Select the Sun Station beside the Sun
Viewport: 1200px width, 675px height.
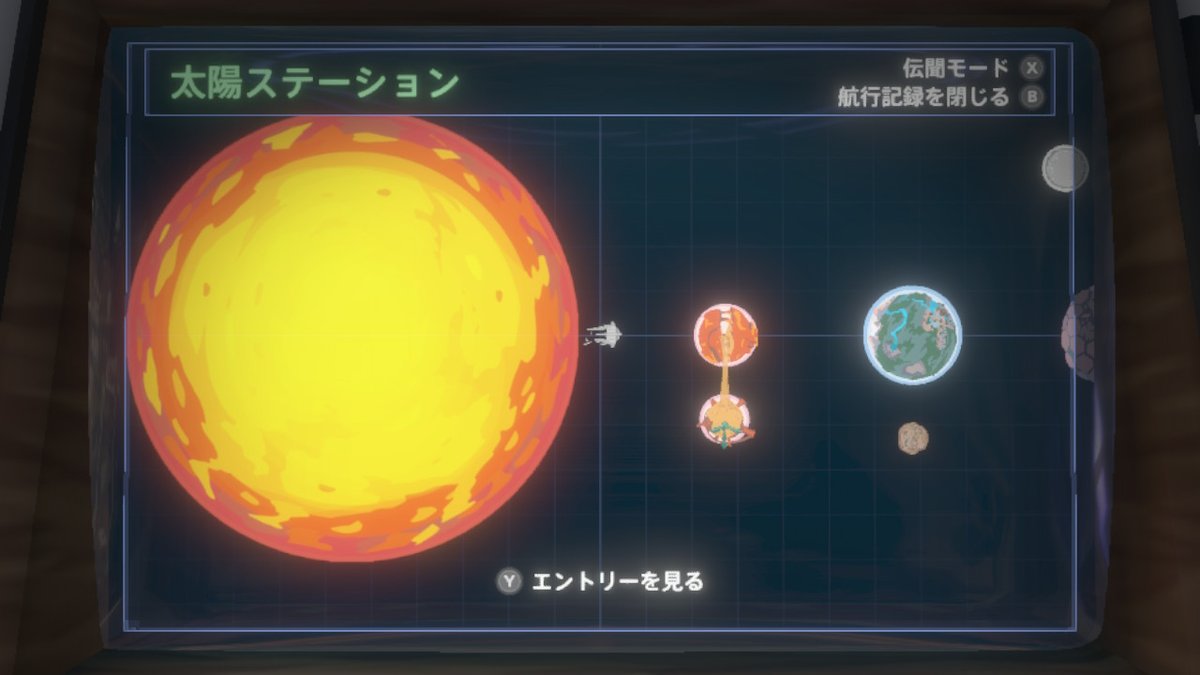[602, 335]
